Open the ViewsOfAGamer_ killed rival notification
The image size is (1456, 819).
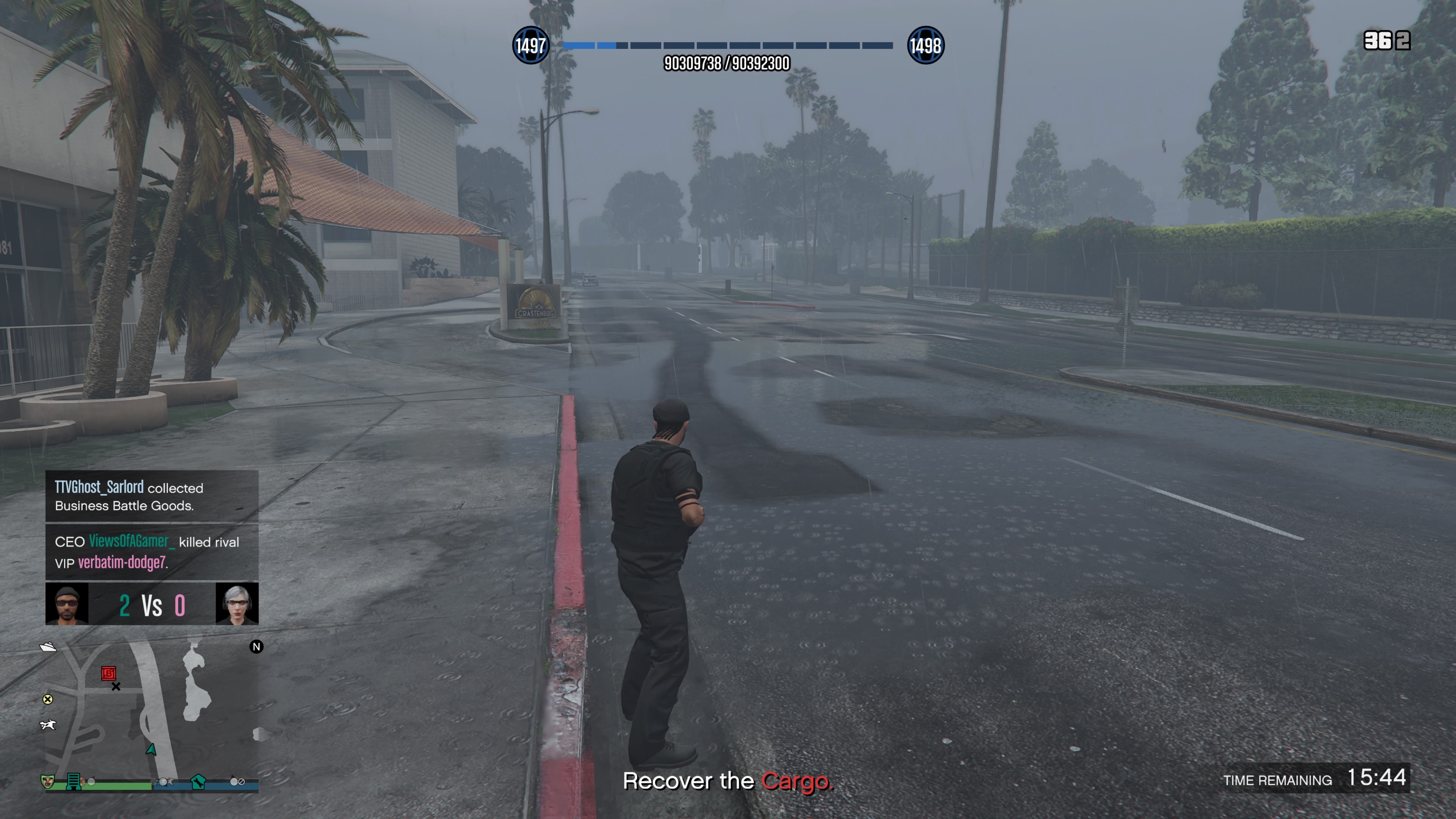pyautogui.click(x=152, y=552)
